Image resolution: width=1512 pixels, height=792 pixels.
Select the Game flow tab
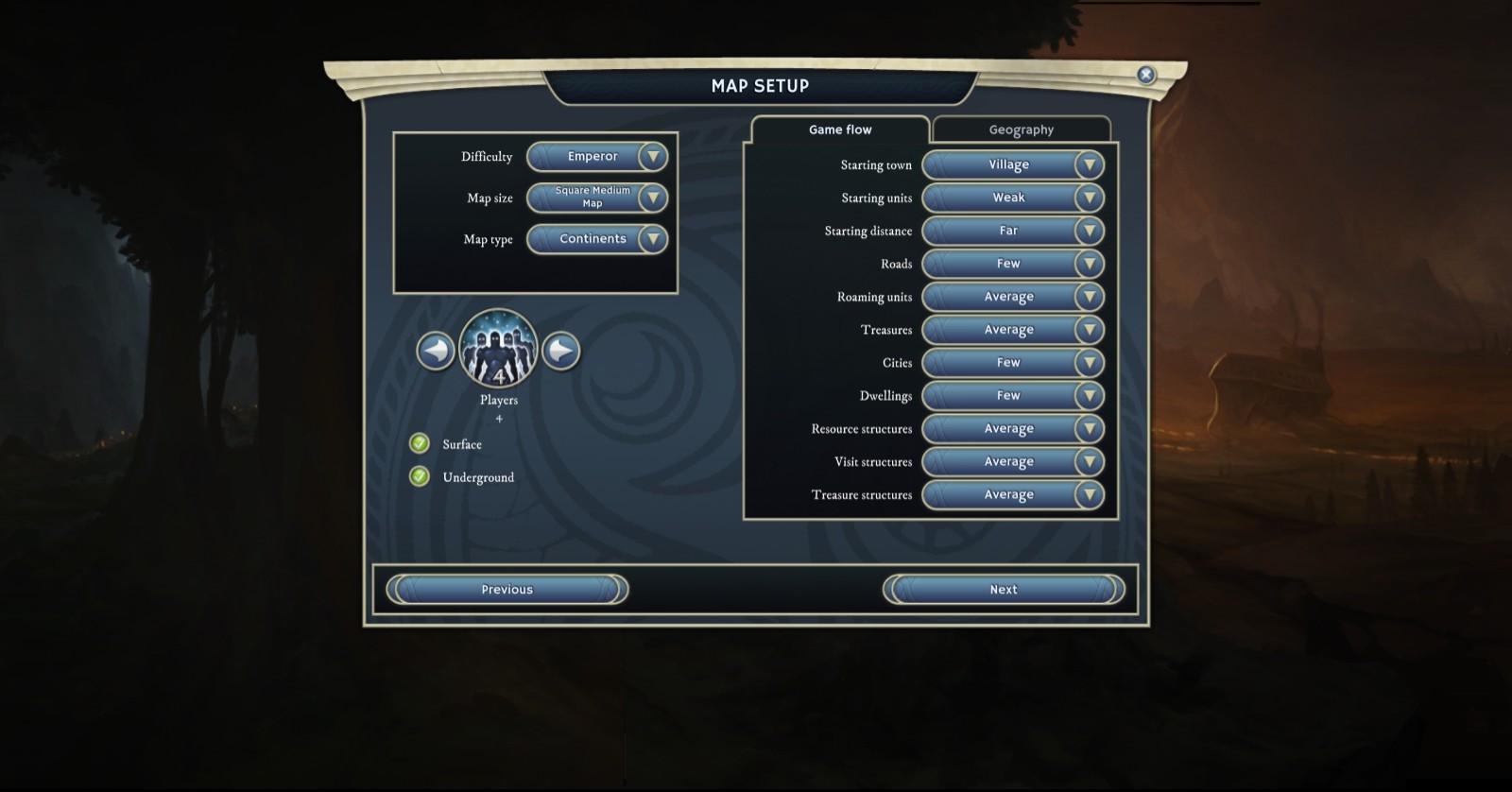click(x=840, y=129)
